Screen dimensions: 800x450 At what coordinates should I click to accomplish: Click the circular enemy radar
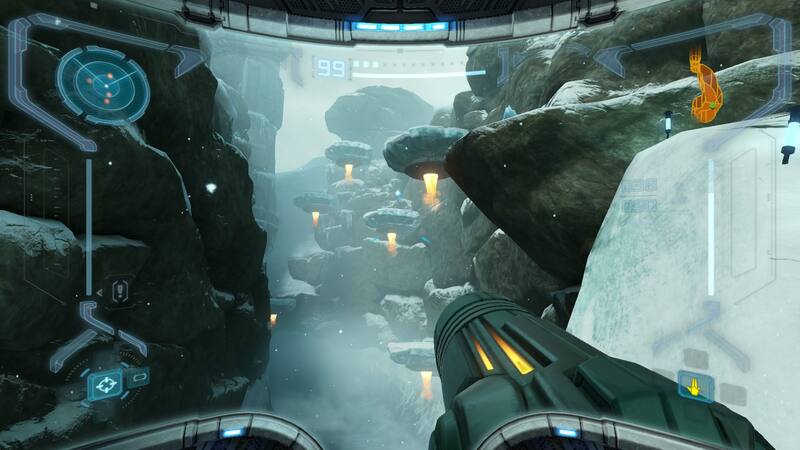(103, 83)
